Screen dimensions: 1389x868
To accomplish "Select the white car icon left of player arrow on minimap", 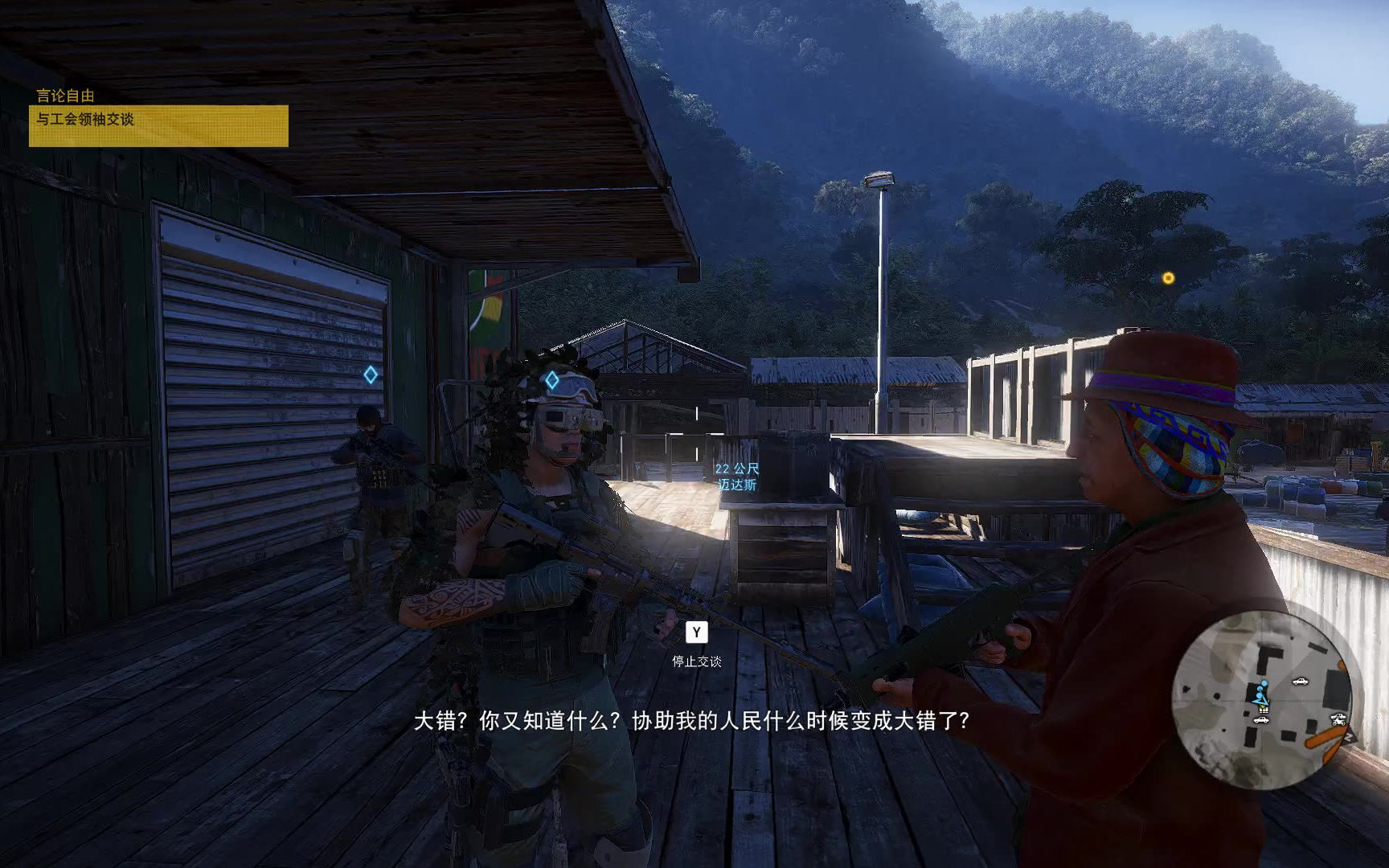I will pyautogui.click(x=1261, y=720).
